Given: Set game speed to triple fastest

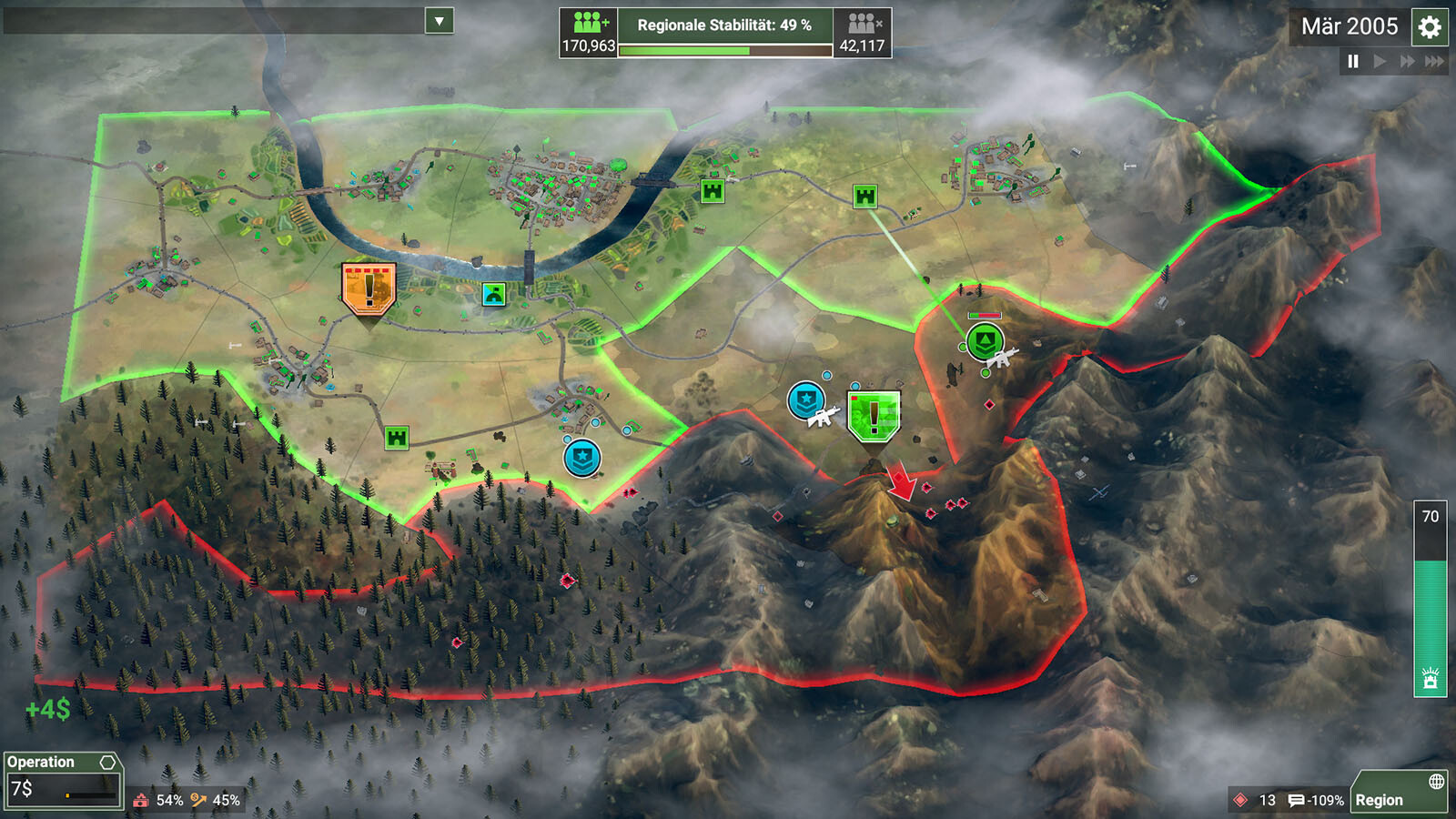Looking at the screenshot, I should (1434, 61).
